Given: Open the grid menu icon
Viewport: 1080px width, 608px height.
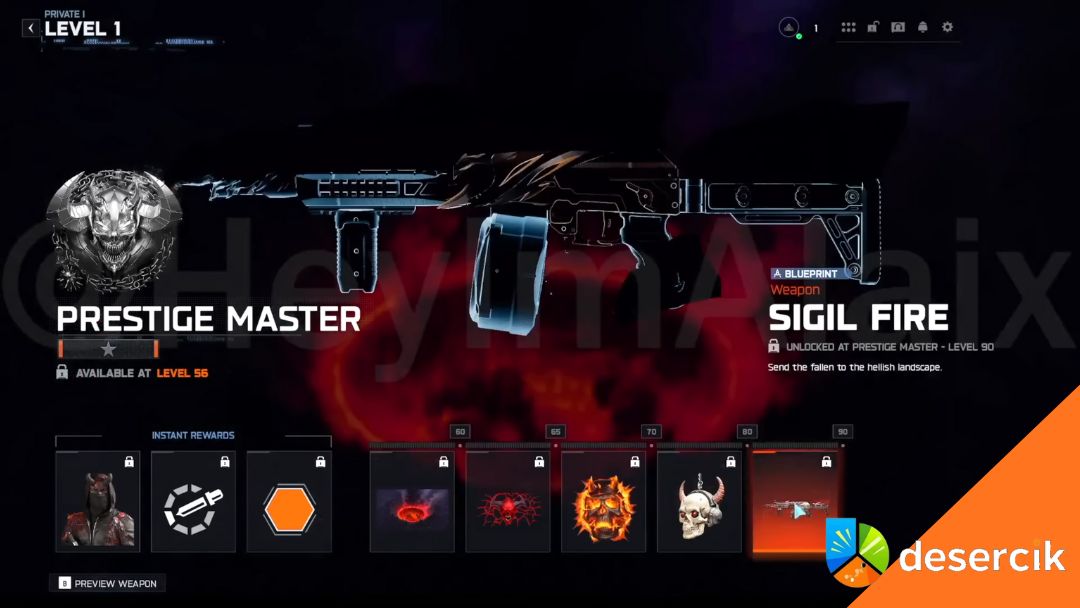Looking at the screenshot, I should point(849,27).
